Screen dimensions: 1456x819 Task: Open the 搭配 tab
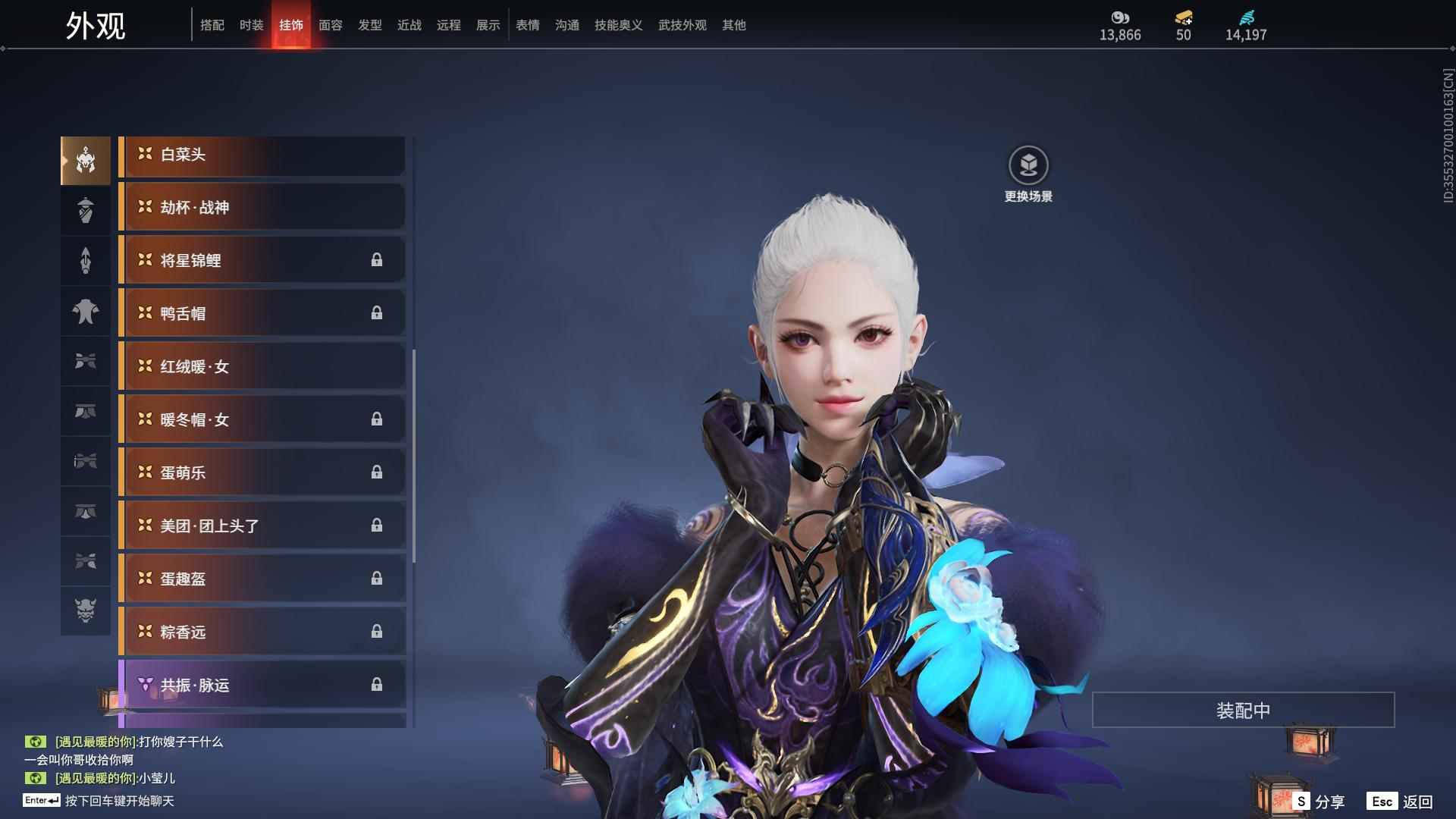coord(212,25)
